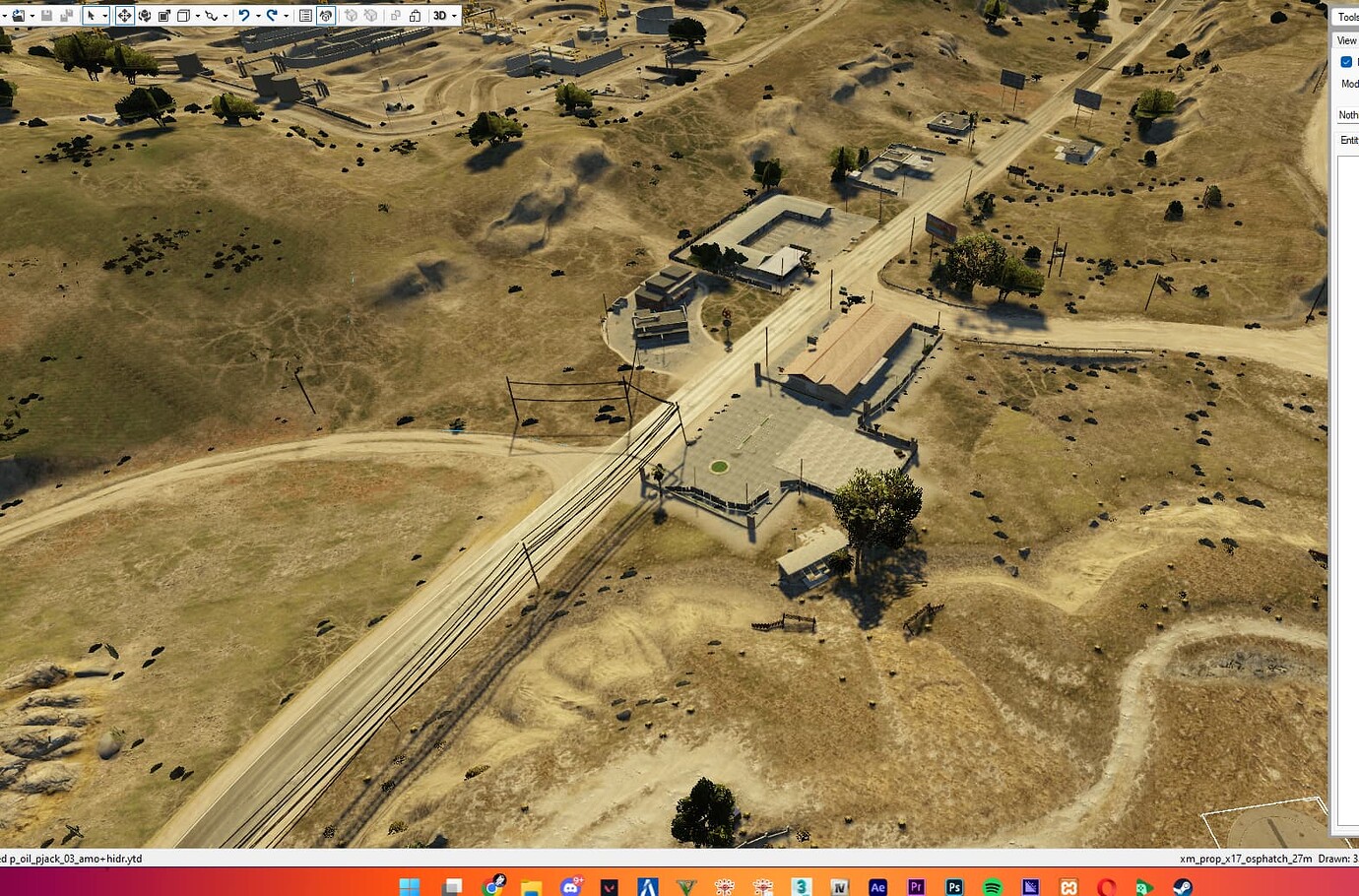
Task: Click the Open file icon
Action: pos(19,15)
